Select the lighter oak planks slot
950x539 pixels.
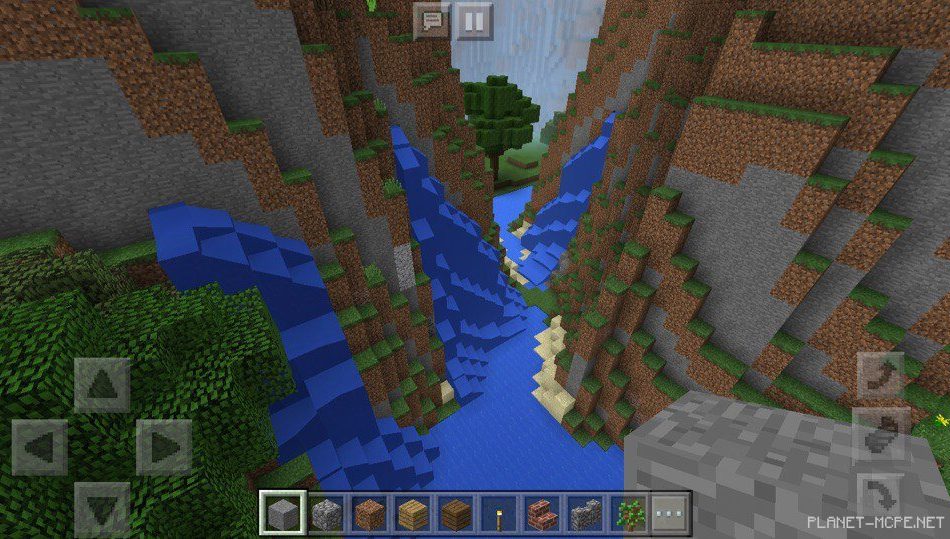pos(411,513)
